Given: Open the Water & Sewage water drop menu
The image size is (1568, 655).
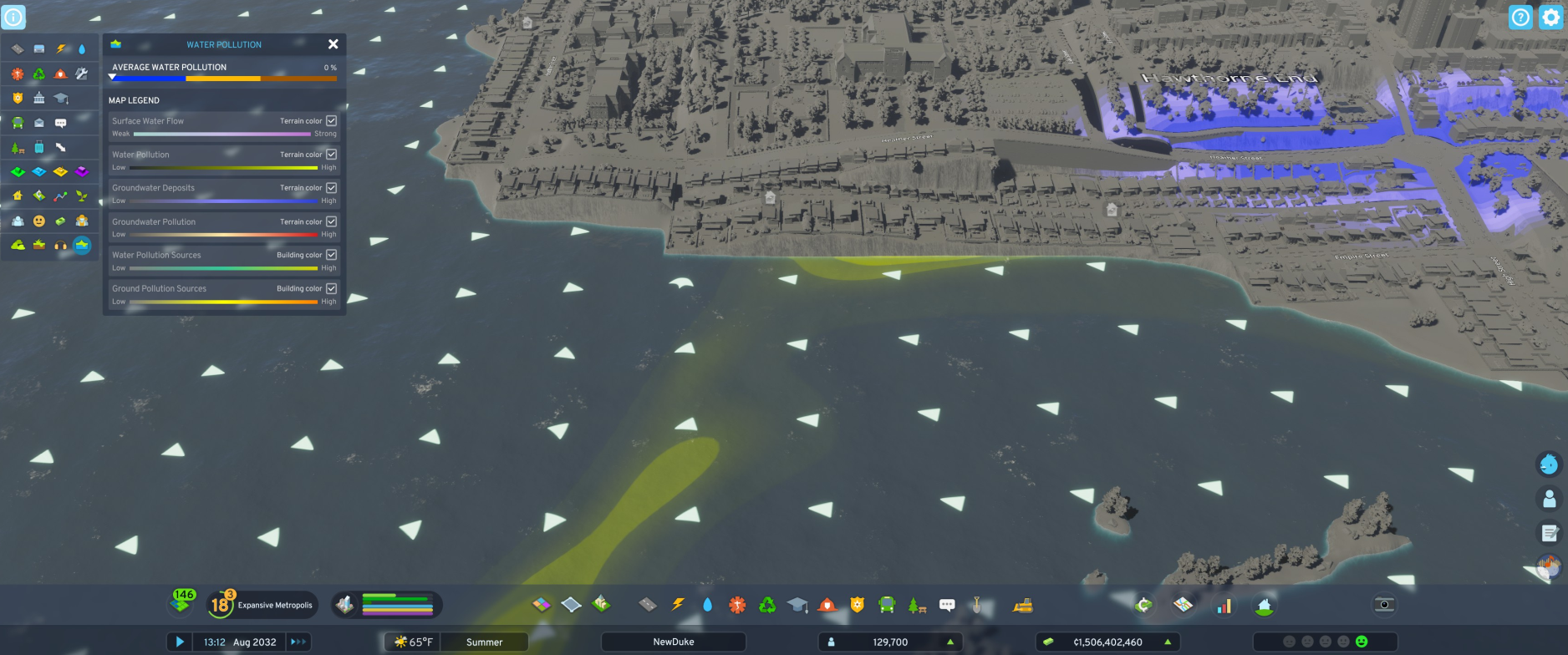Looking at the screenshot, I should pyautogui.click(x=707, y=604).
